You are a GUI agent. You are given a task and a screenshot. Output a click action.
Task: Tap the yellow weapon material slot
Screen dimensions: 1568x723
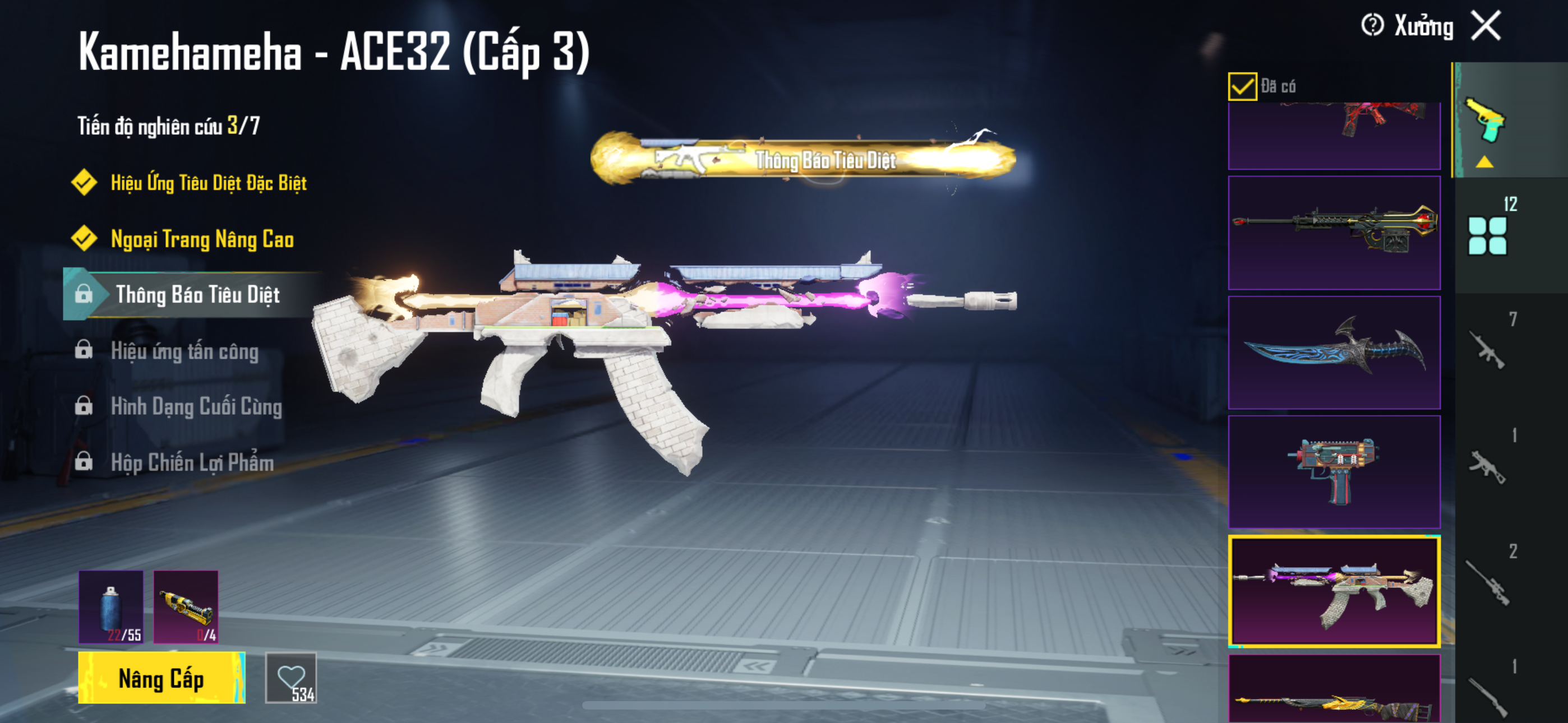pos(186,606)
